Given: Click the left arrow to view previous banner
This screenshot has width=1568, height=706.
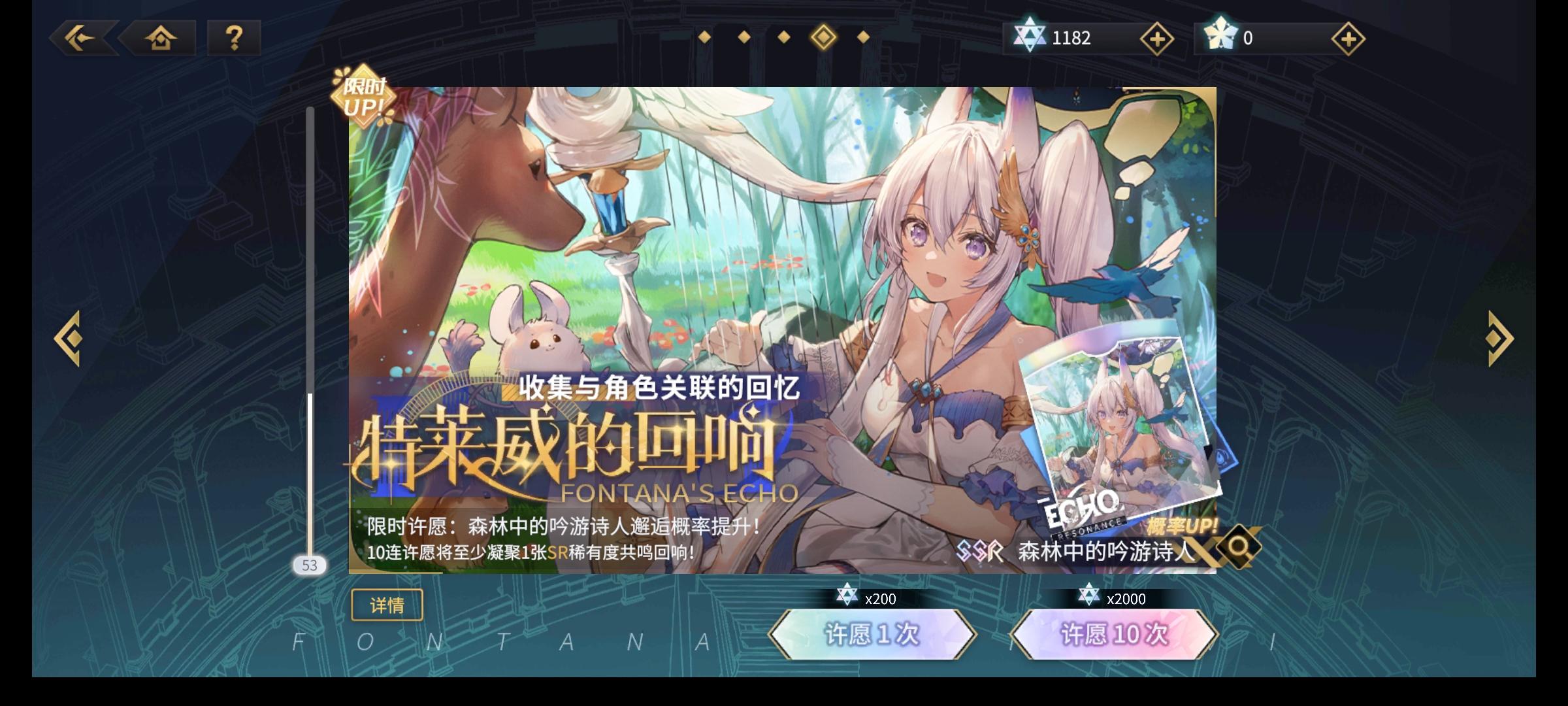Looking at the screenshot, I should [x=68, y=337].
